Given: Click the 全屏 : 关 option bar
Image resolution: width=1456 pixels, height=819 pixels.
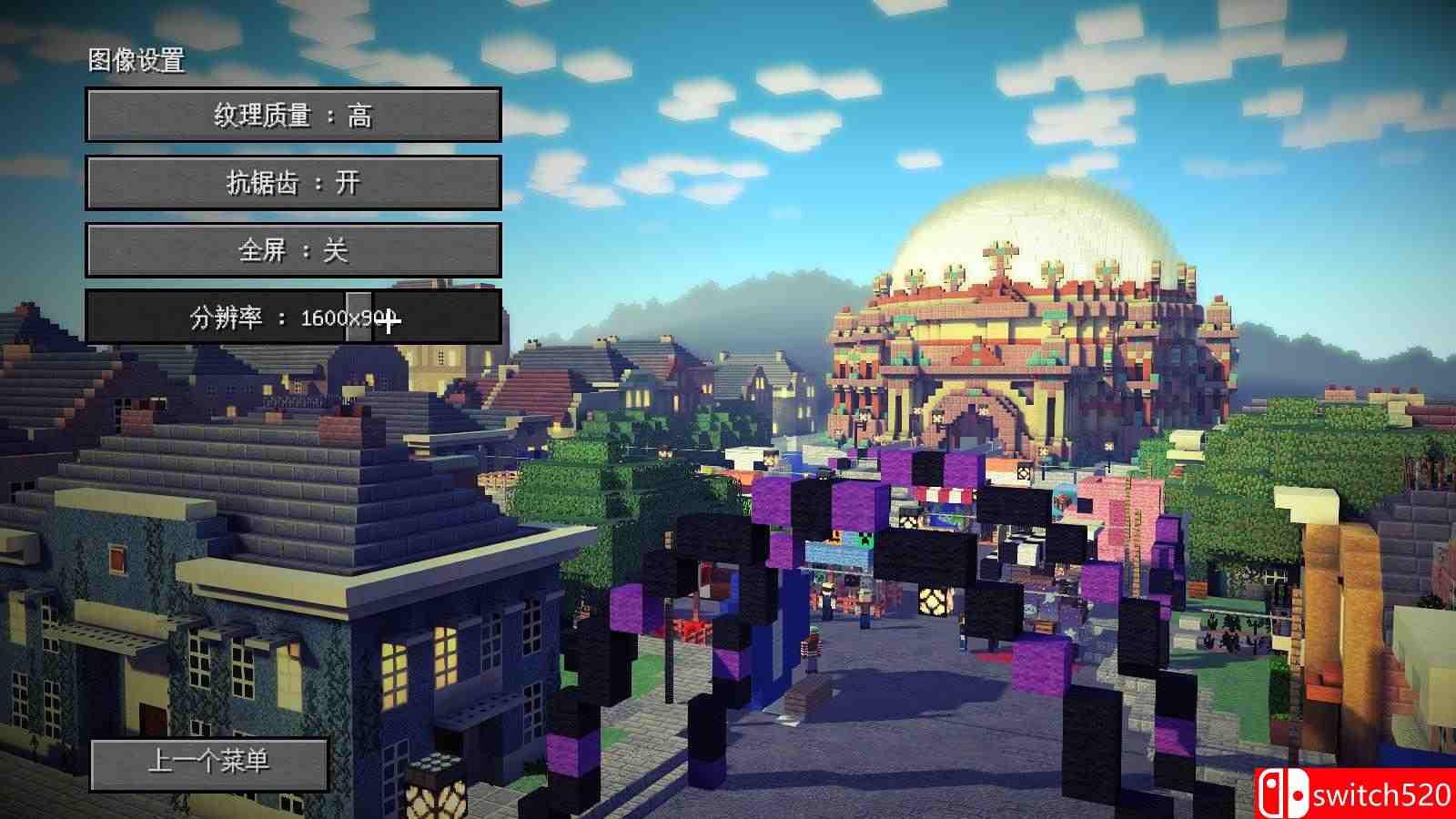Looking at the screenshot, I should click(293, 250).
